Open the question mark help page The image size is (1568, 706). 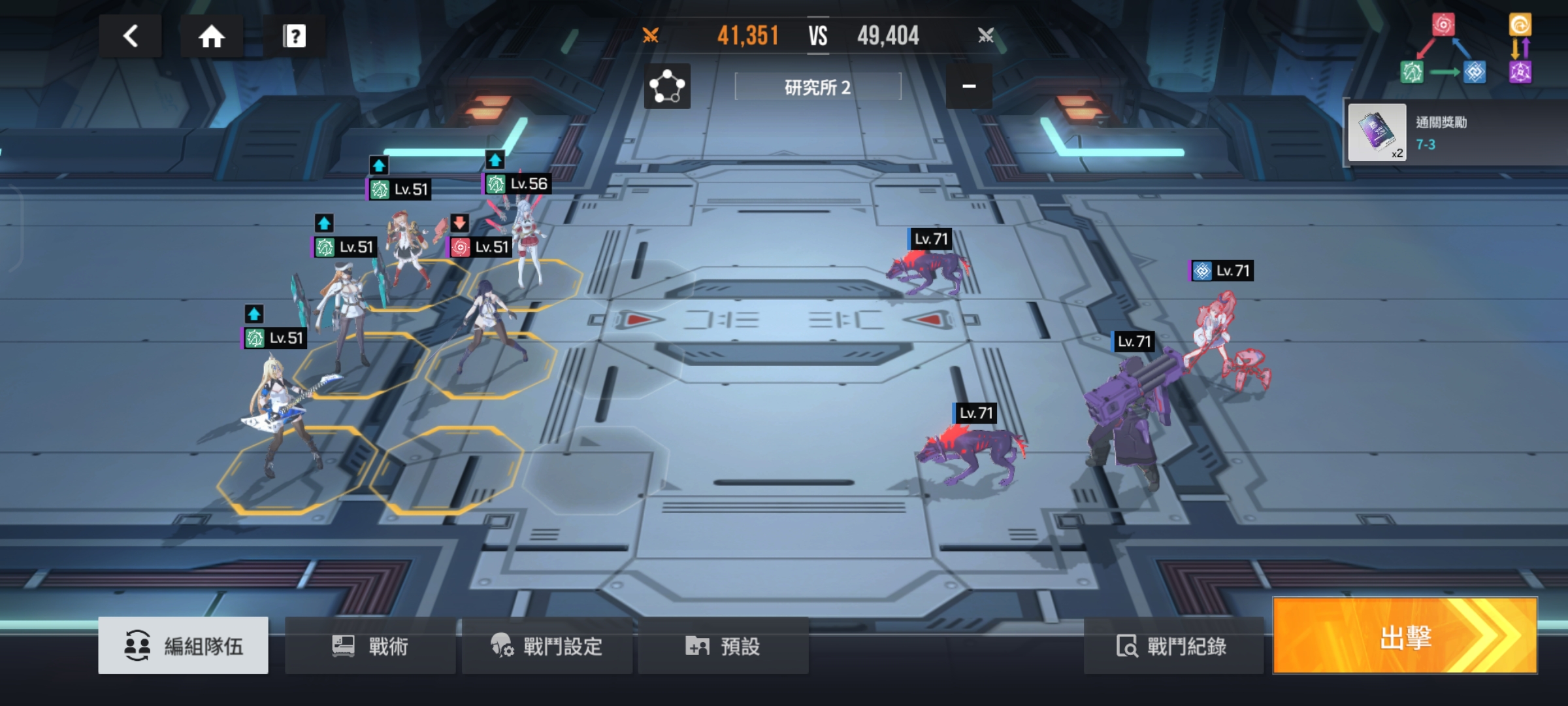pos(294,36)
